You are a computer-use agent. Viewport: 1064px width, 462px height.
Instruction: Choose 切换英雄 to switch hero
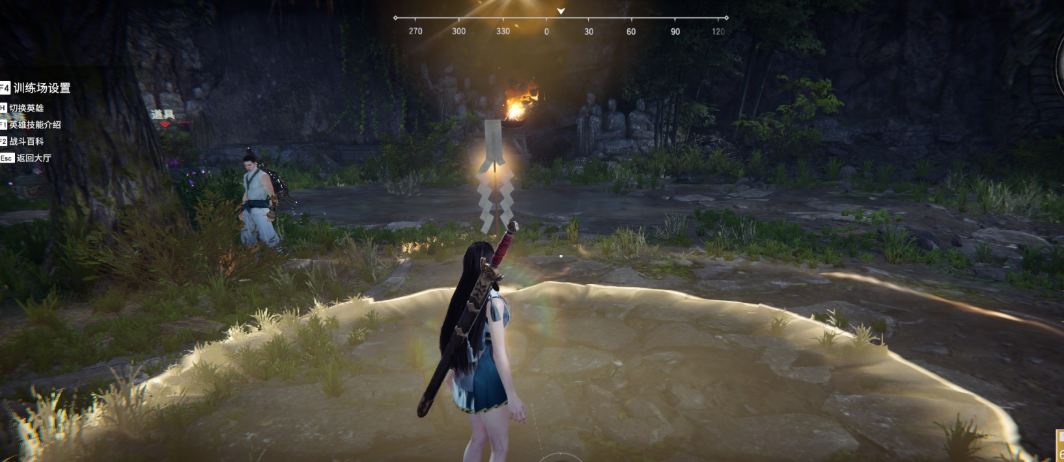click(x=26, y=108)
